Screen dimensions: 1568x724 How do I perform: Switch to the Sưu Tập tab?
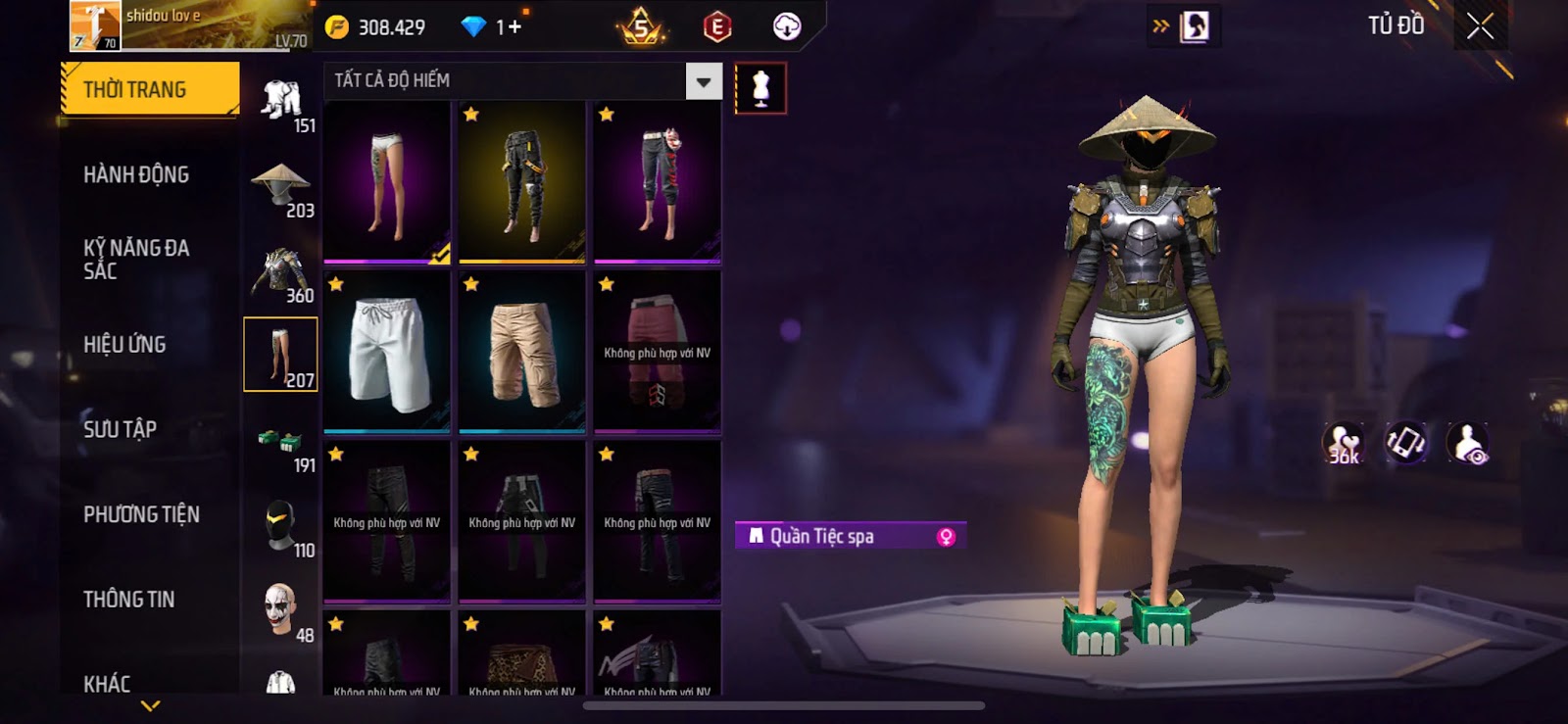tap(120, 429)
